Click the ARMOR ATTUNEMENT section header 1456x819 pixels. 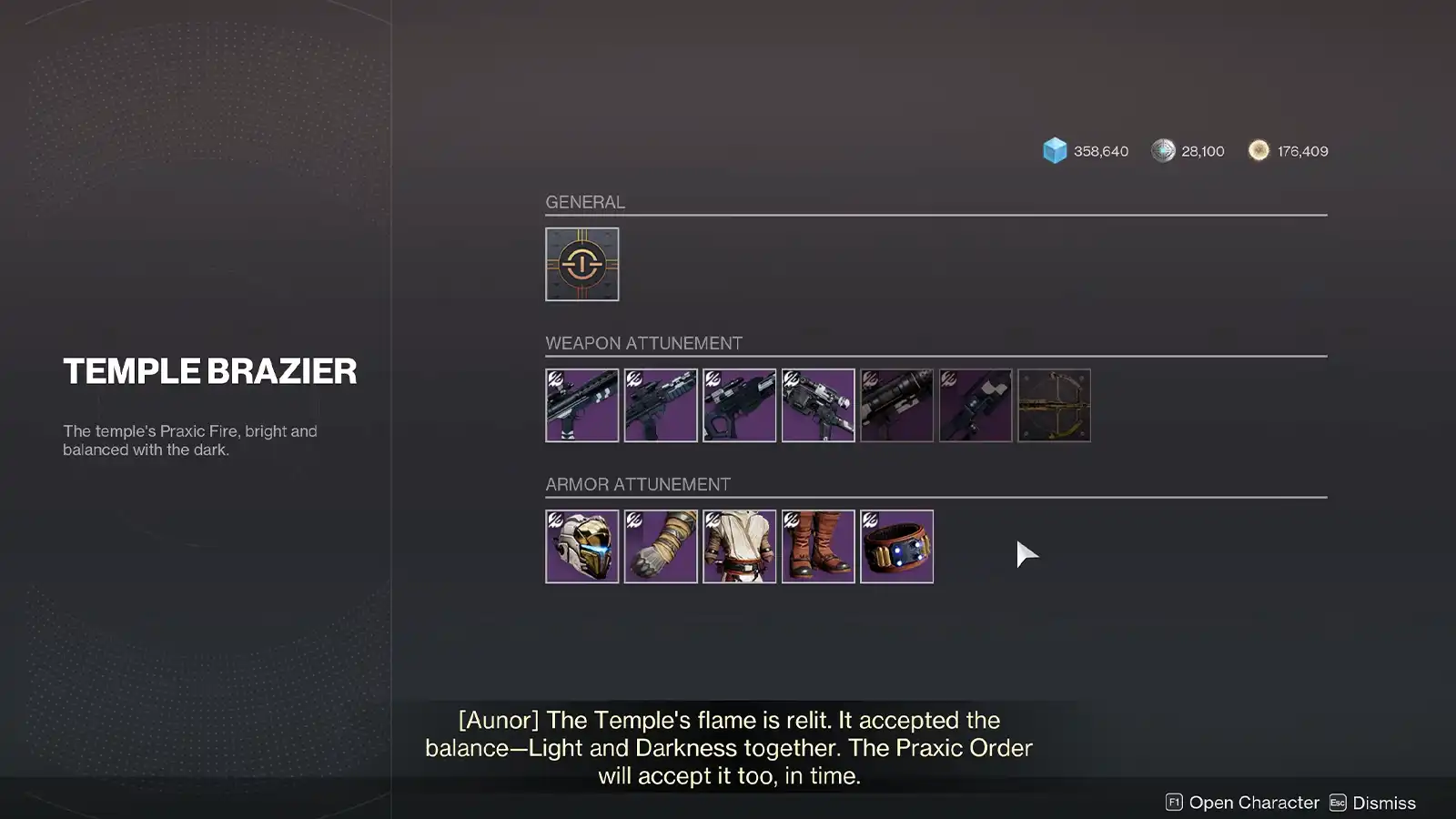638,484
